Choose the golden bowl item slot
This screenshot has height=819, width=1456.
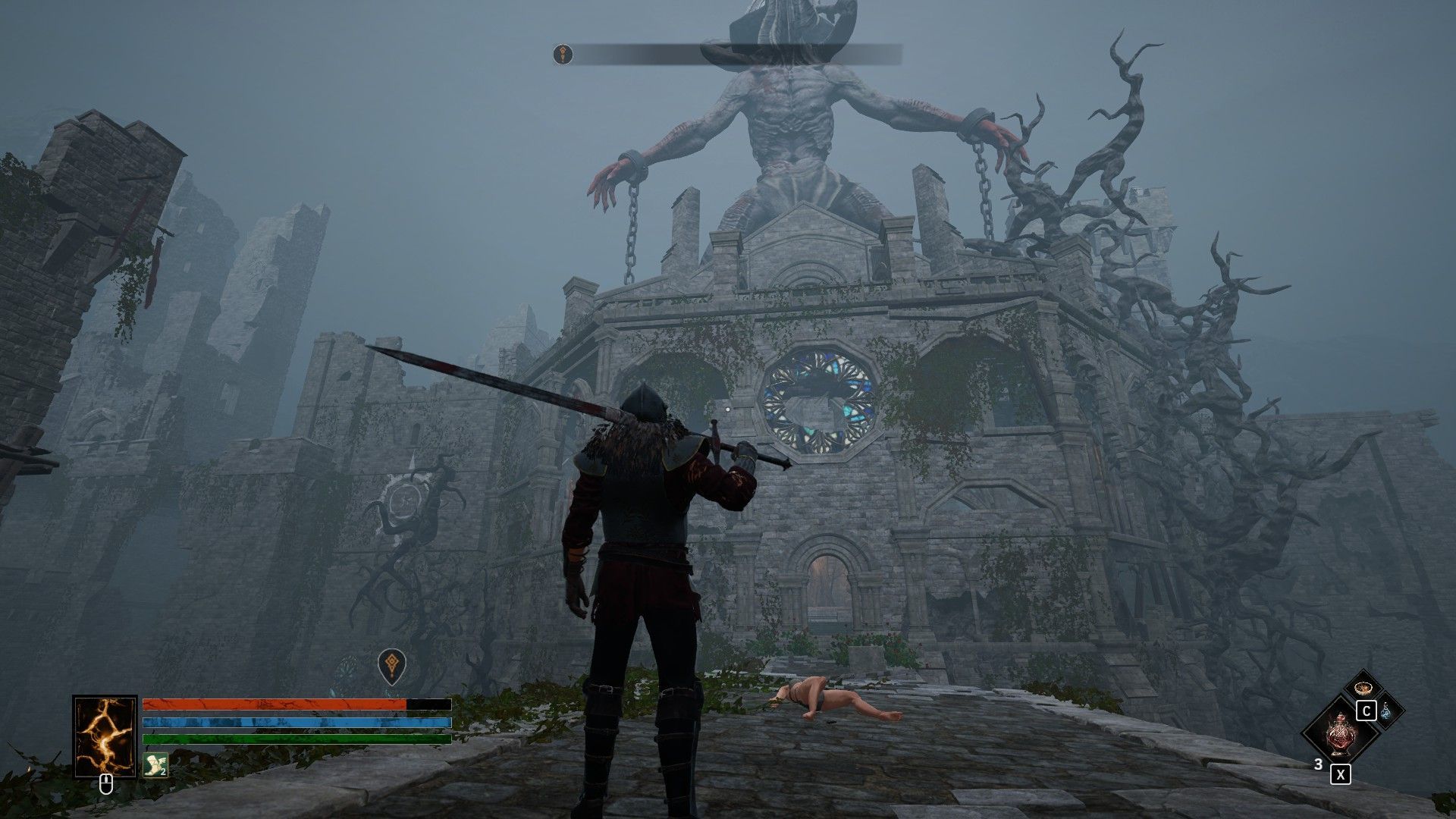[1362, 688]
